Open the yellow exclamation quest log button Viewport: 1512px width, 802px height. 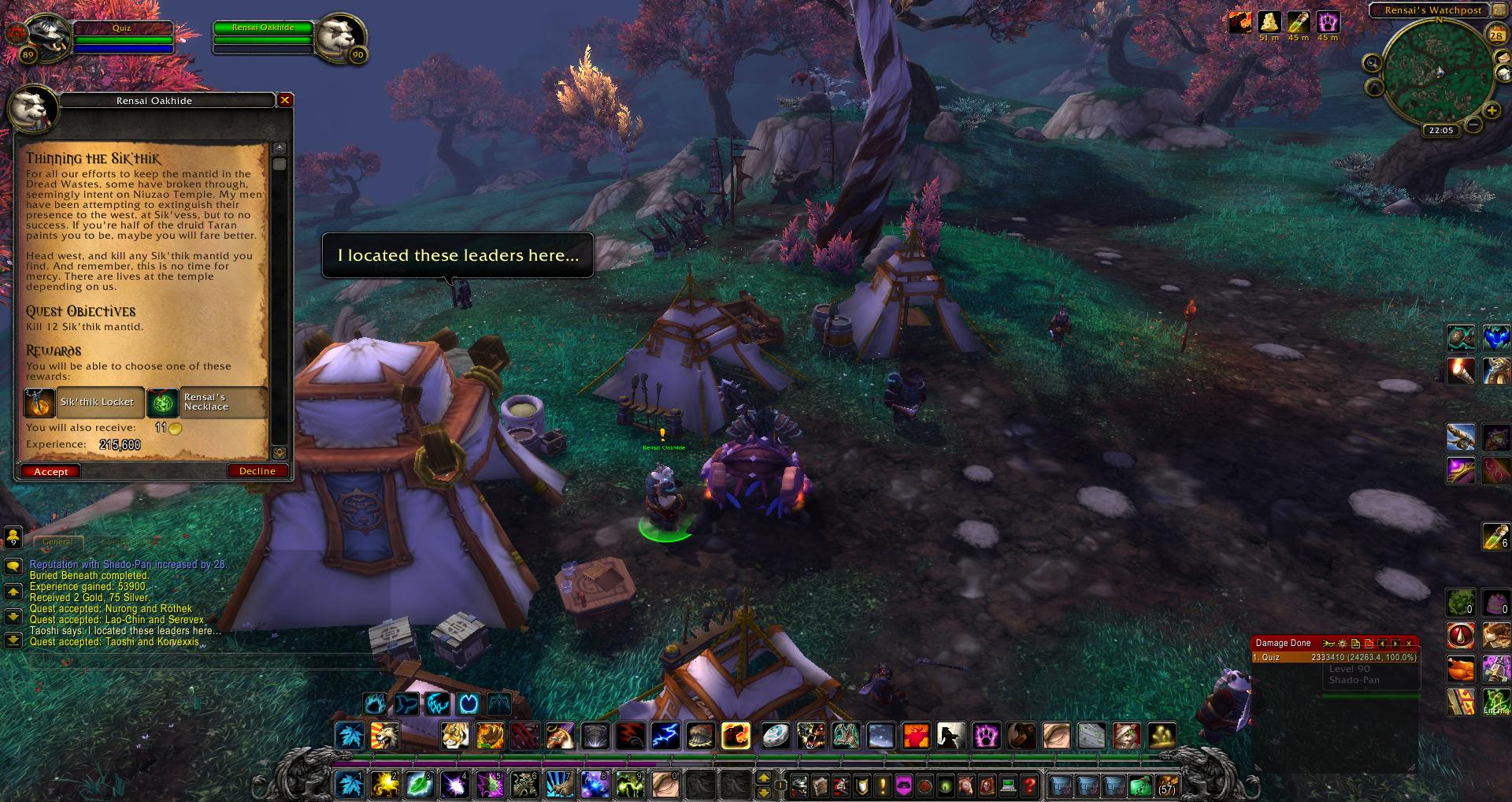tap(883, 785)
